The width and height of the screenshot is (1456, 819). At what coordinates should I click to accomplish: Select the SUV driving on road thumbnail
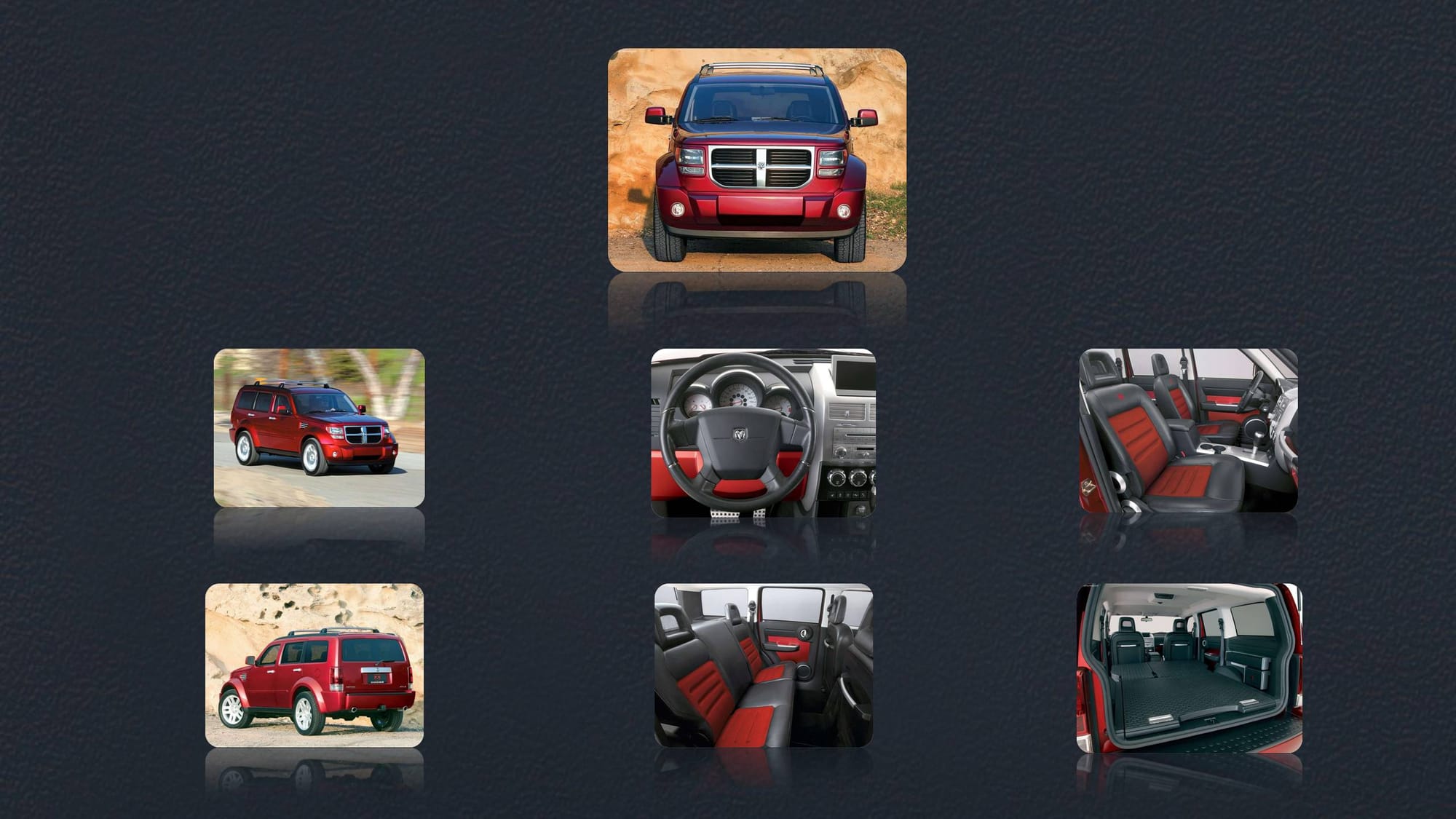[x=319, y=428]
